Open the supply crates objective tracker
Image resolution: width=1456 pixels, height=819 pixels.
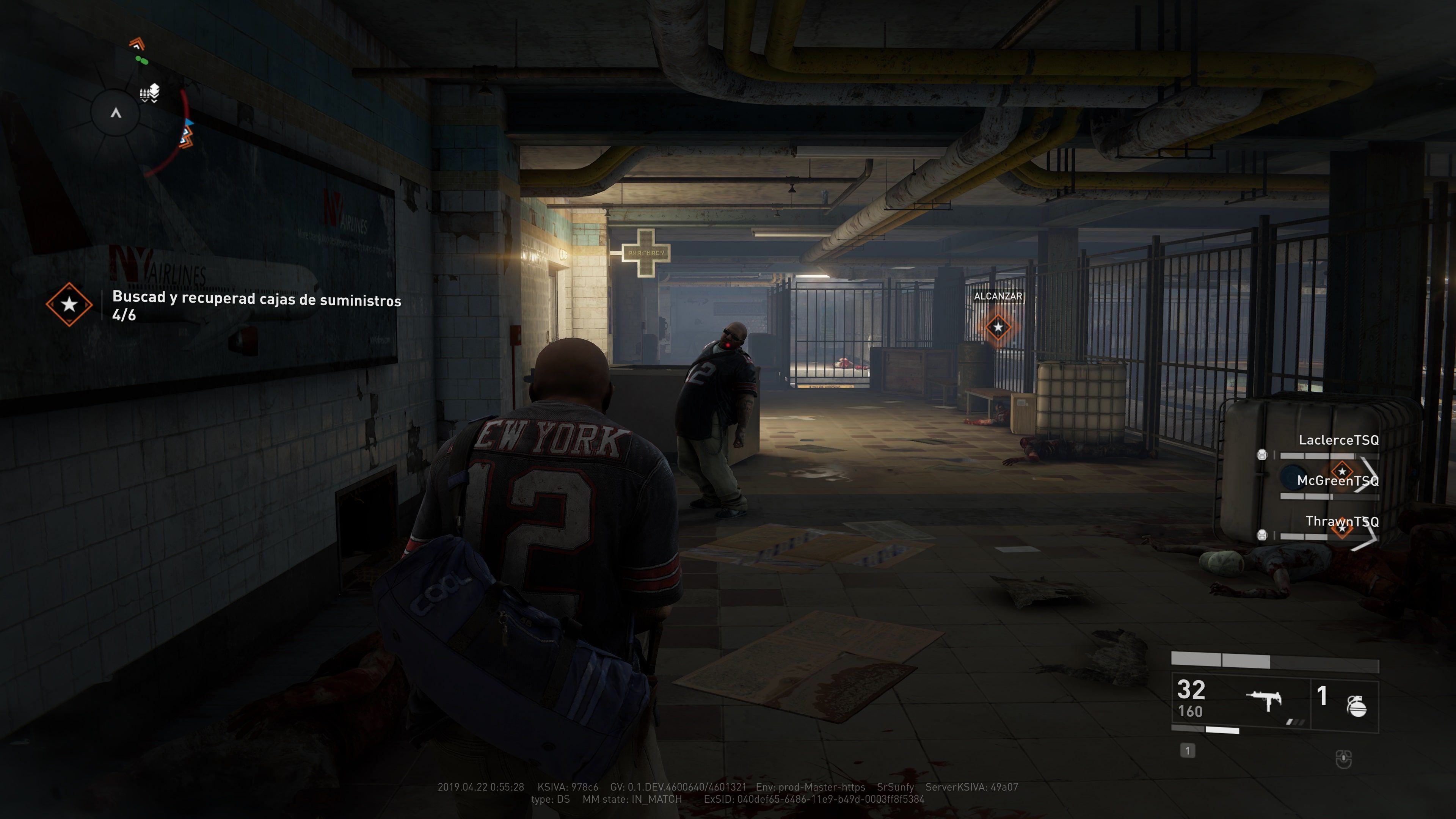tap(256, 305)
